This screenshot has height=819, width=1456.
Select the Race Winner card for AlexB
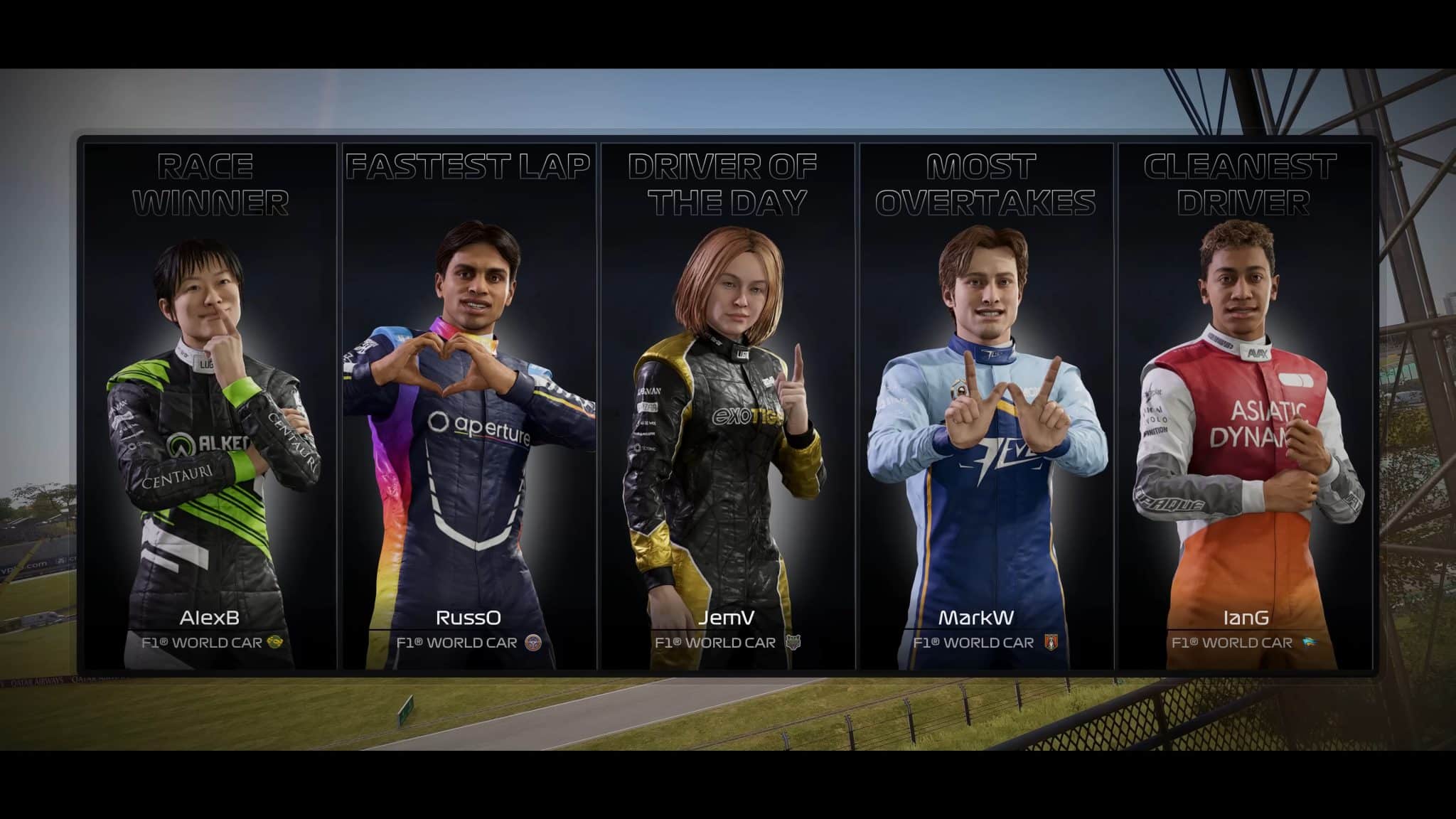tap(210, 407)
